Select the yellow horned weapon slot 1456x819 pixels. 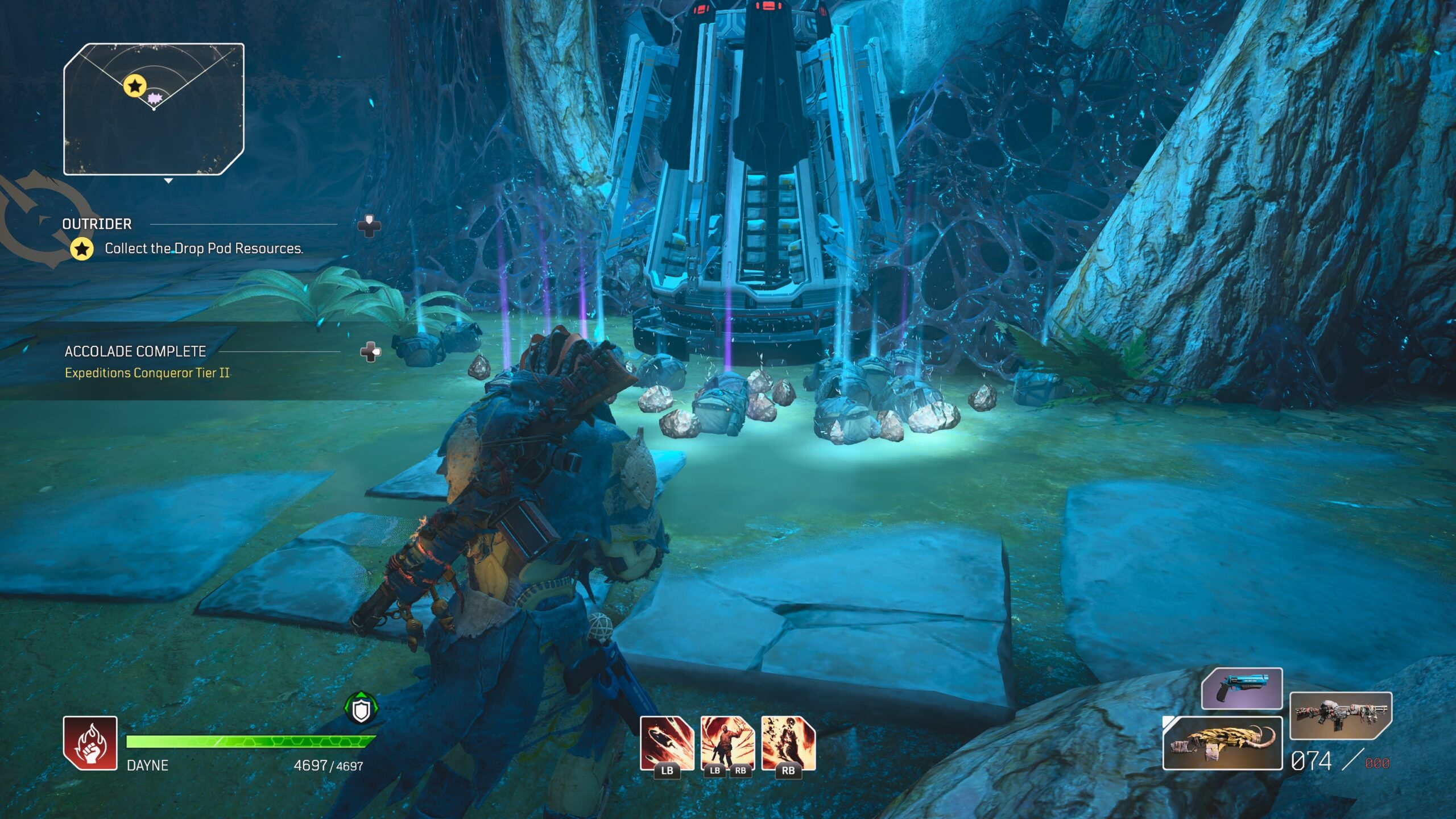(x=1222, y=743)
